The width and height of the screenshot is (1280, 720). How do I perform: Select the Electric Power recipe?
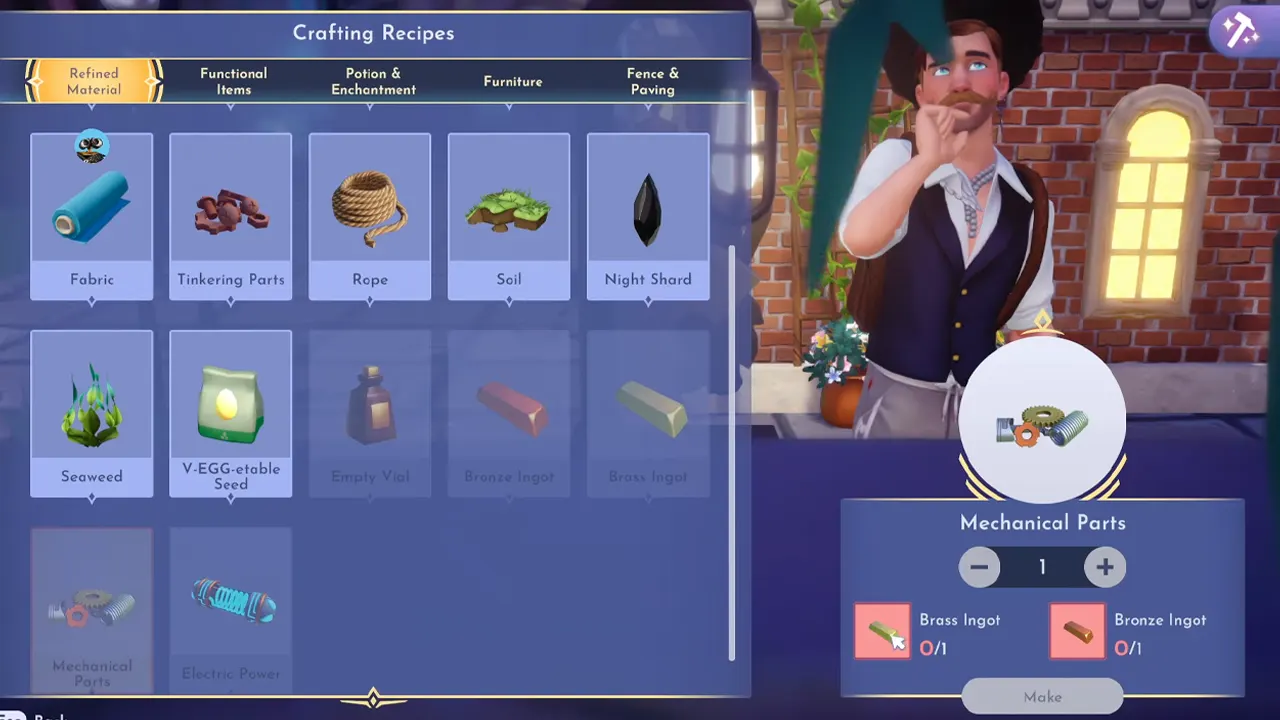pyautogui.click(x=230, y=600)
